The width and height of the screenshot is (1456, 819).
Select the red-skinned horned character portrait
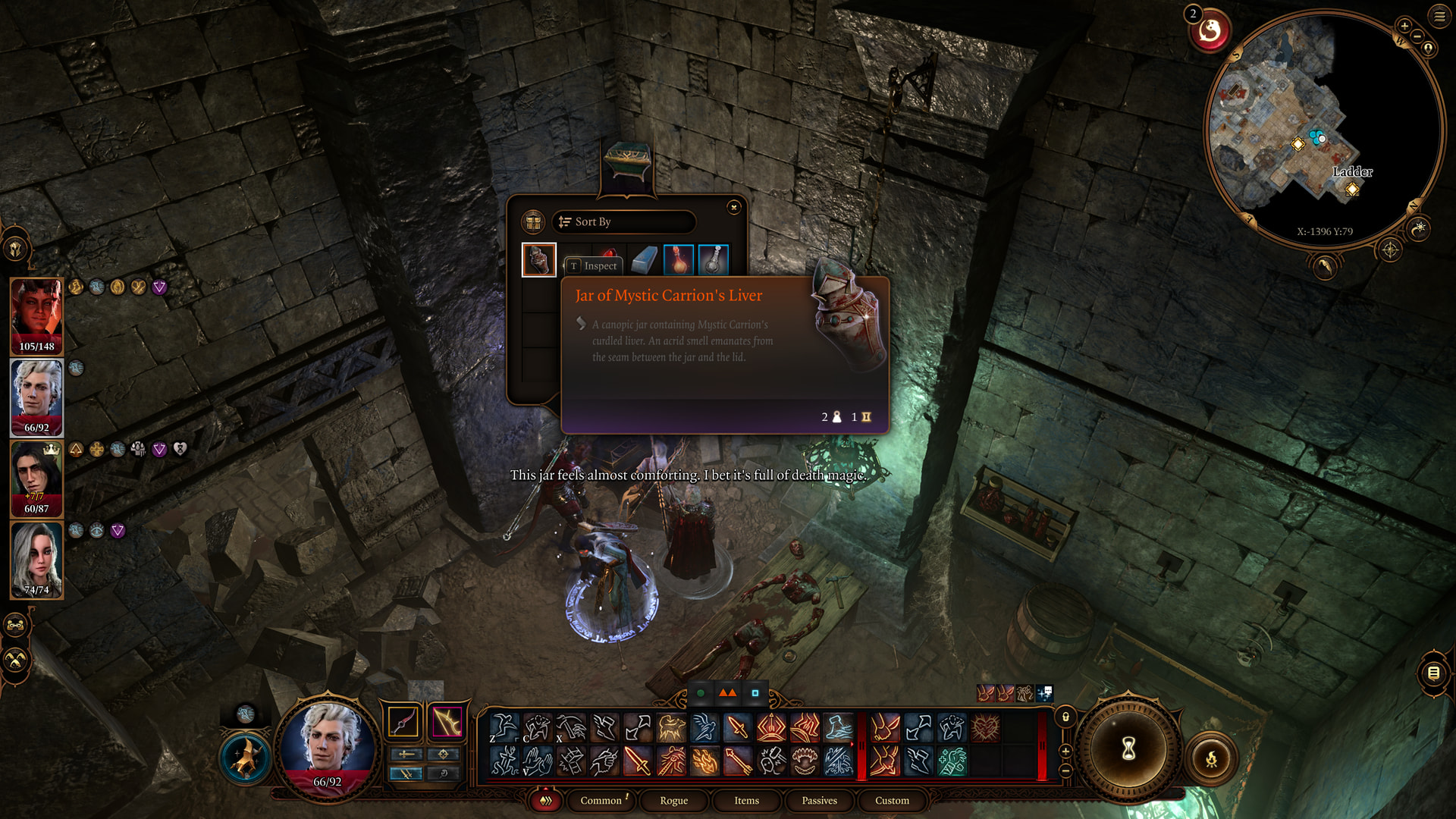point(36,315)
